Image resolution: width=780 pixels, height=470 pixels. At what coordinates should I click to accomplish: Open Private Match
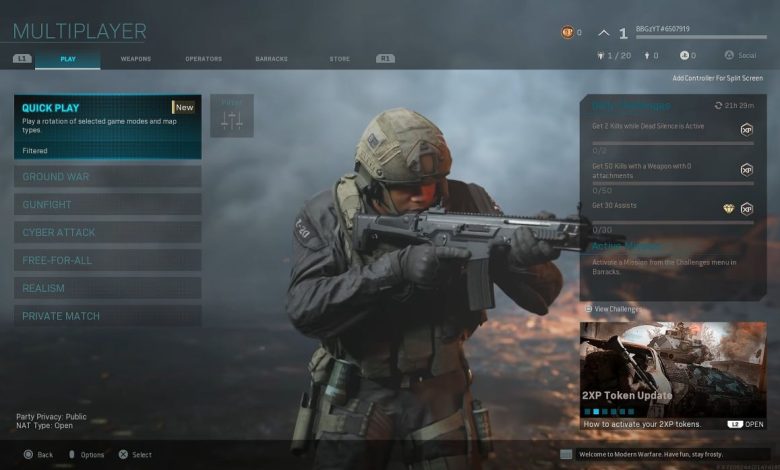[107, 317]
